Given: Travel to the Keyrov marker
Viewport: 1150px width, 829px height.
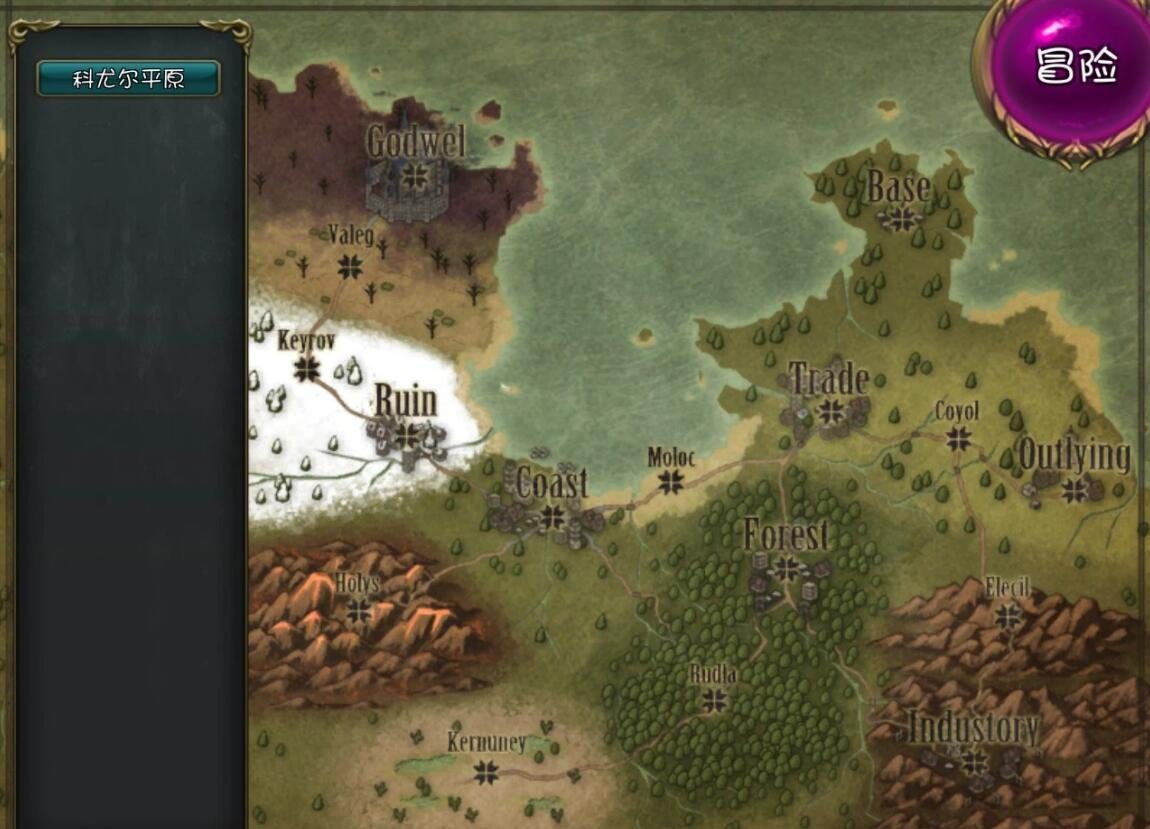Looking at the screenshot, I should tap(307, 369).
